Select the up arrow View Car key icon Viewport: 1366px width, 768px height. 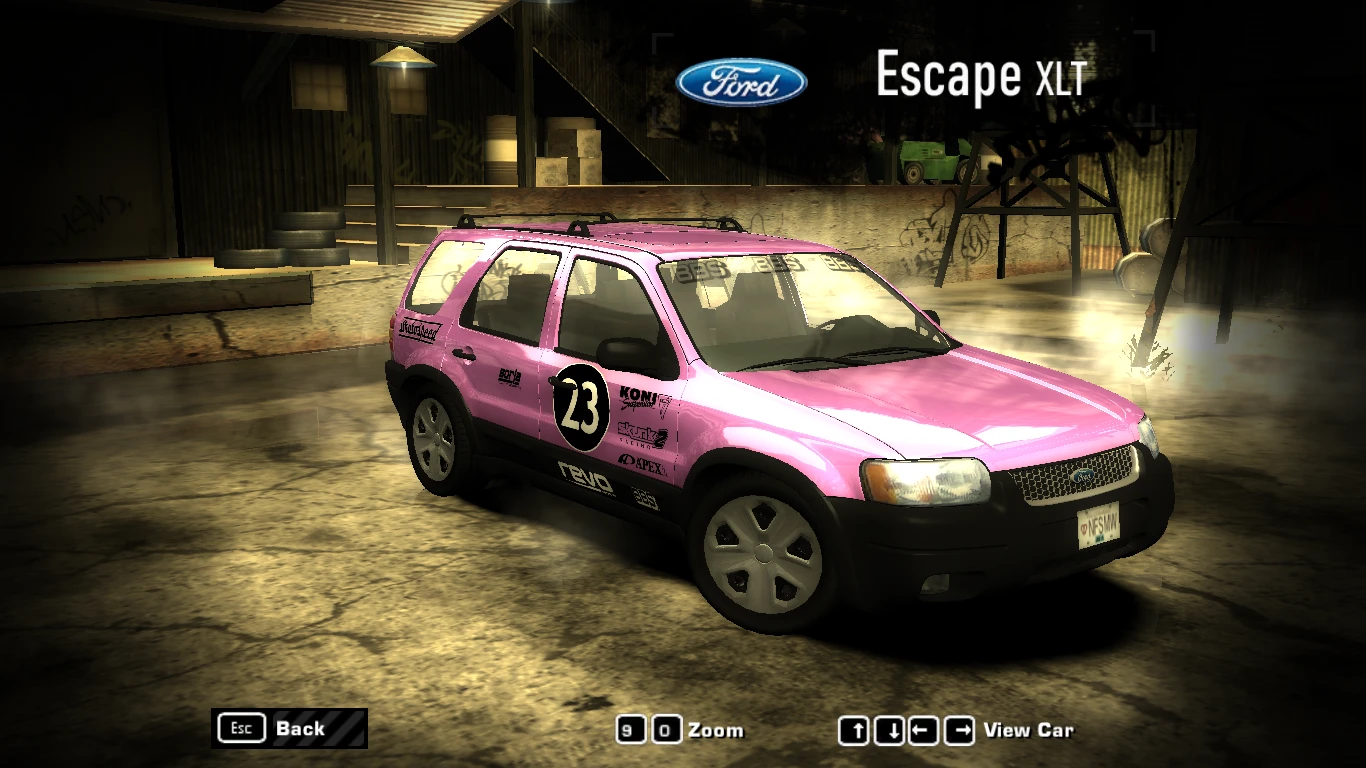coord(856,730)
